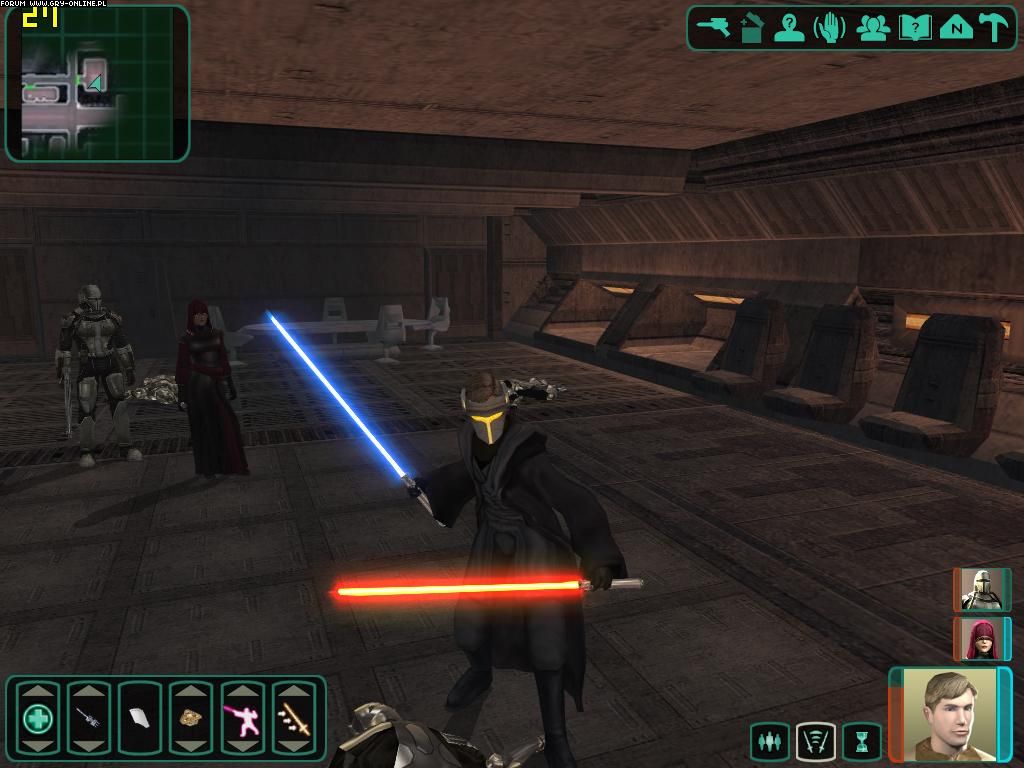Activate the saber throw Force power slot
1024x768 pixels.
[x=293, y=717]
